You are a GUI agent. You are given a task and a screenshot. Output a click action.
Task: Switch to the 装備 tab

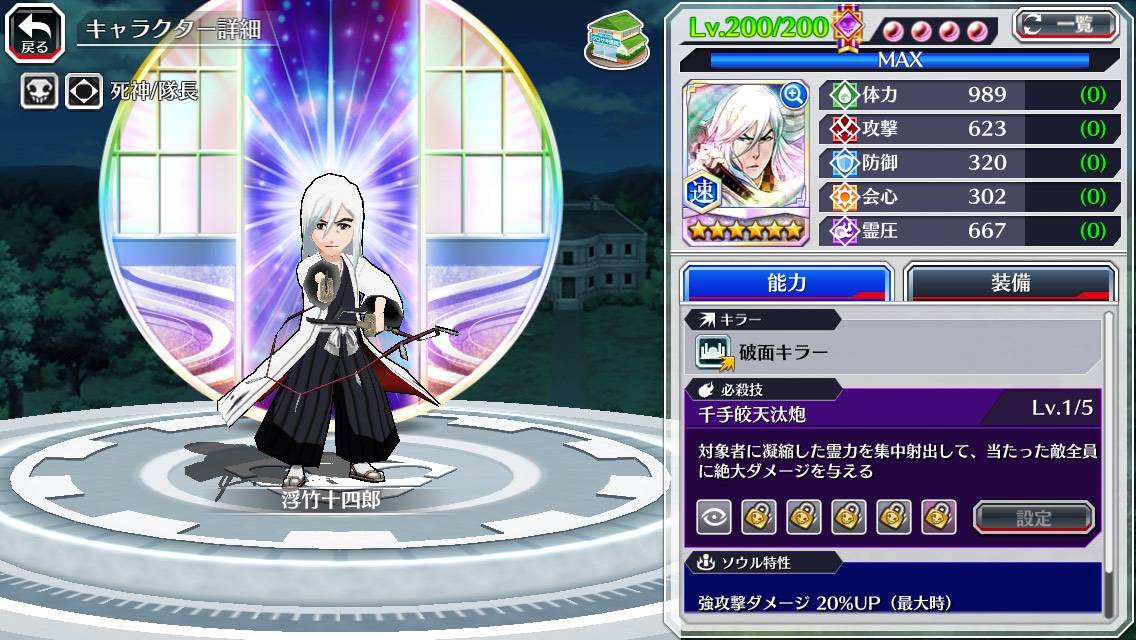click(x=1010, y=283)
